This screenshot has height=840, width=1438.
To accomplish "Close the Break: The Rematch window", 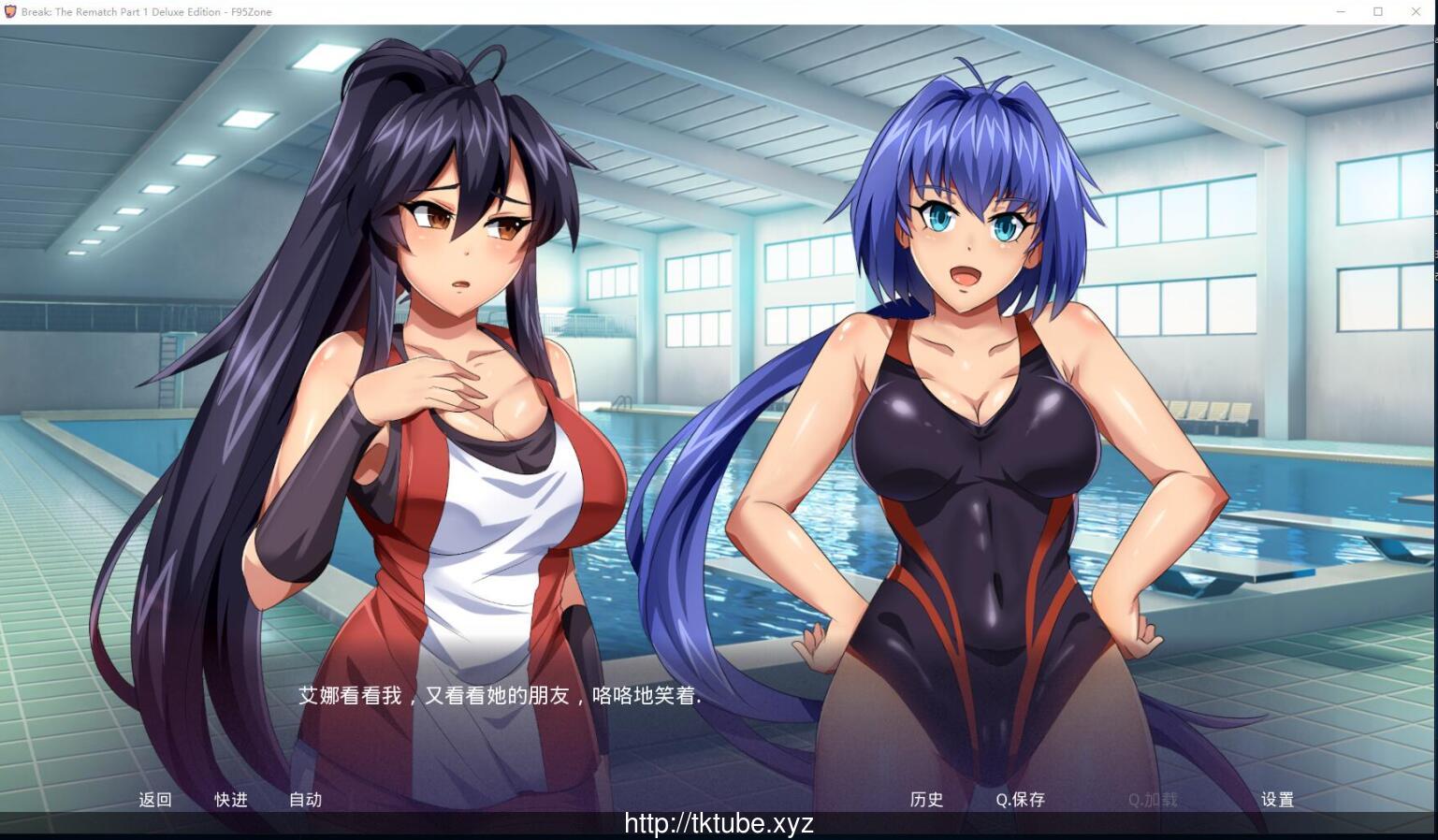I will [1416, 11].
